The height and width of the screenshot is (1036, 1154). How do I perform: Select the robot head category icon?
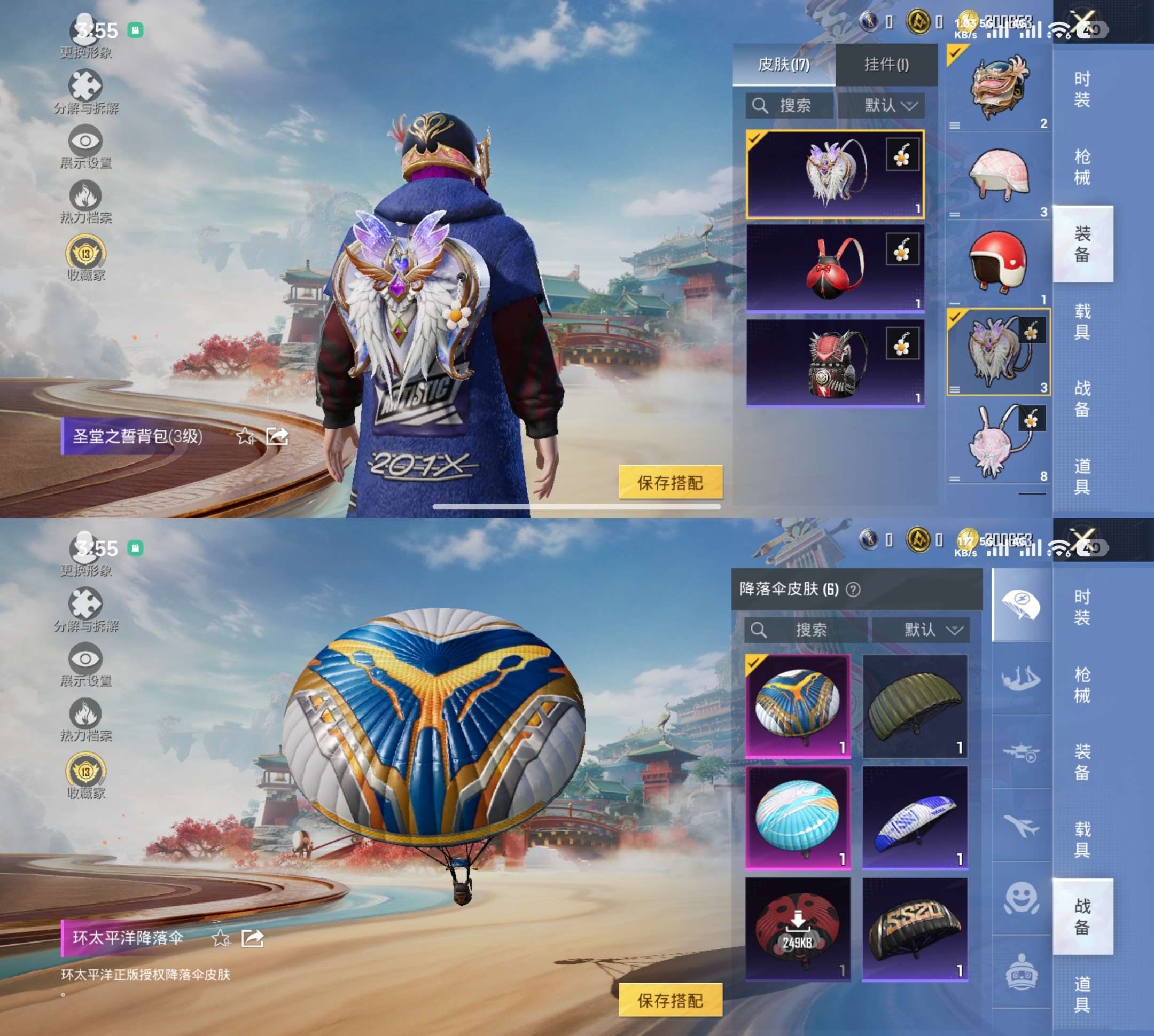pyautogui.click(x=1021, y=972)
